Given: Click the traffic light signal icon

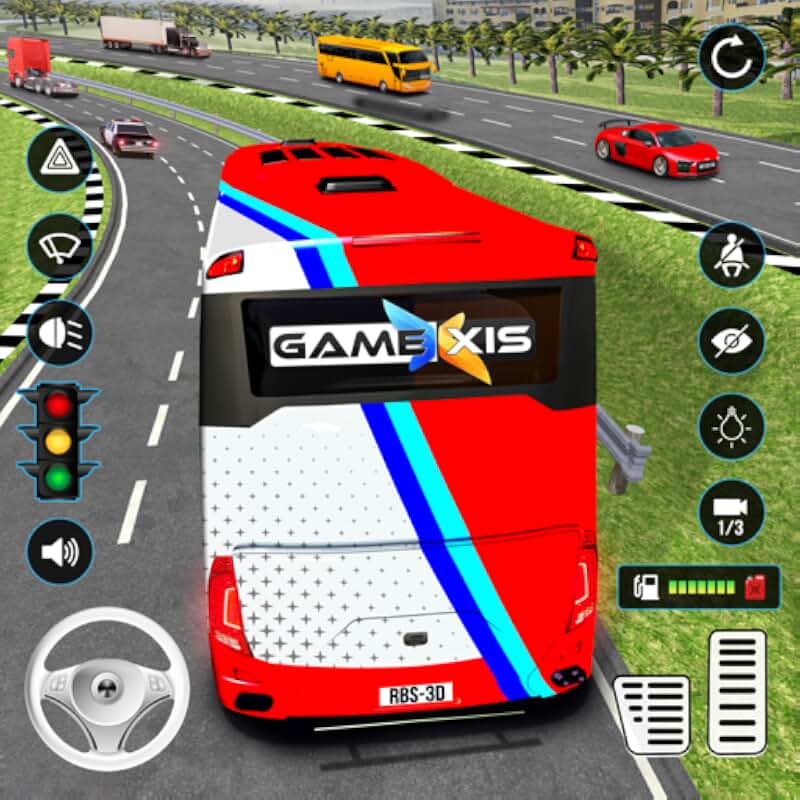Looking at the screenshot, I should tap(60, 440).
